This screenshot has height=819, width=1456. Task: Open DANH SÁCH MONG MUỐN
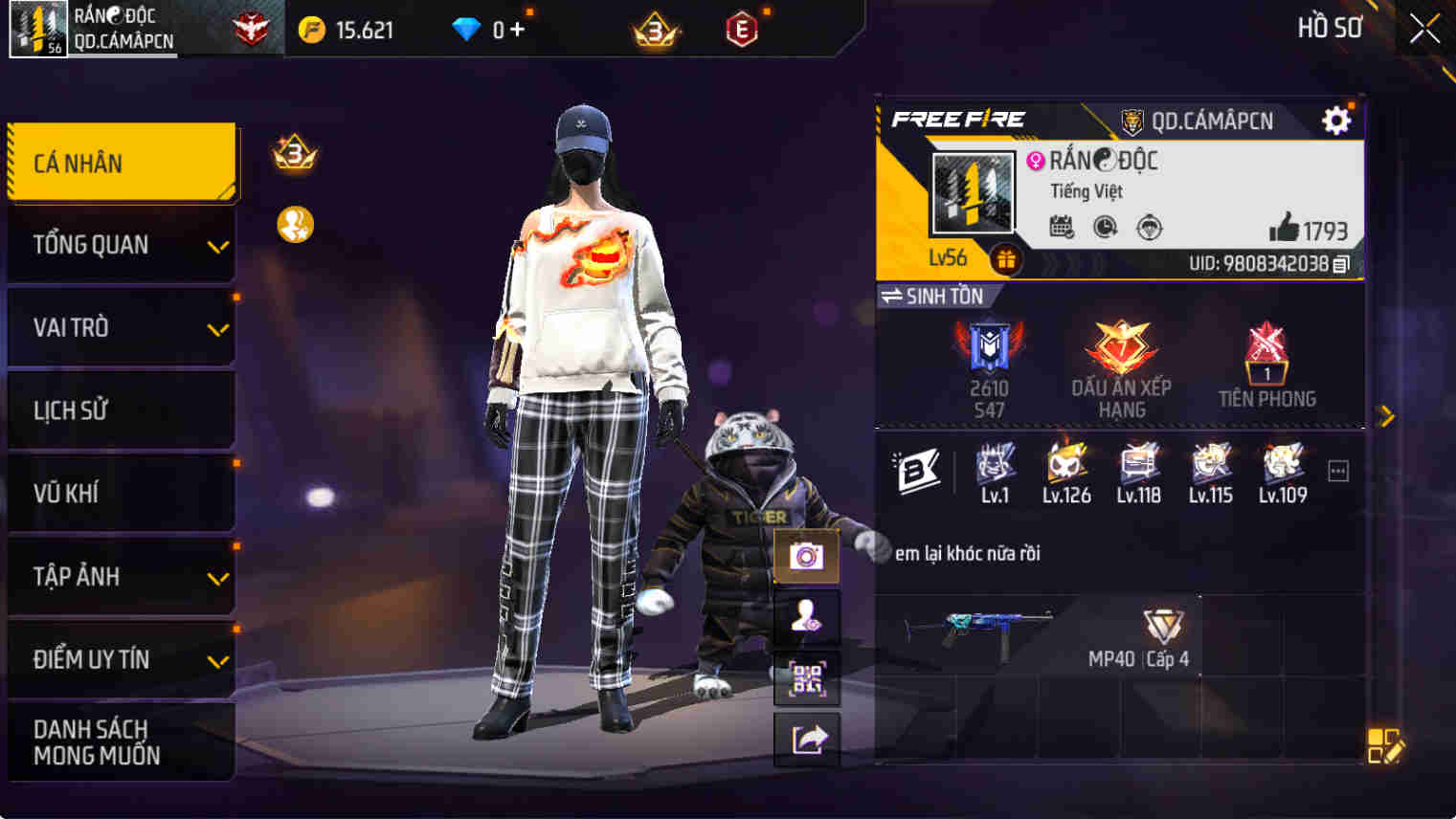122,742
